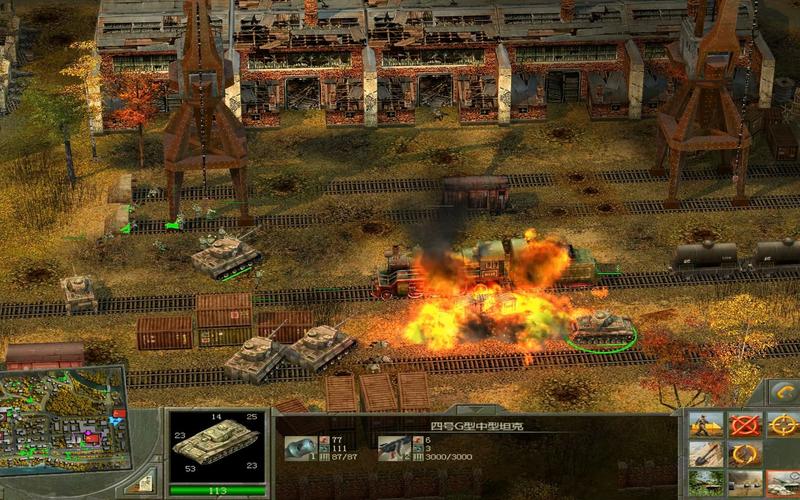The height and width of the screenshot is (500, 800).
Task: Select the green-circled tank near the explosion
Action: (602, 328)
